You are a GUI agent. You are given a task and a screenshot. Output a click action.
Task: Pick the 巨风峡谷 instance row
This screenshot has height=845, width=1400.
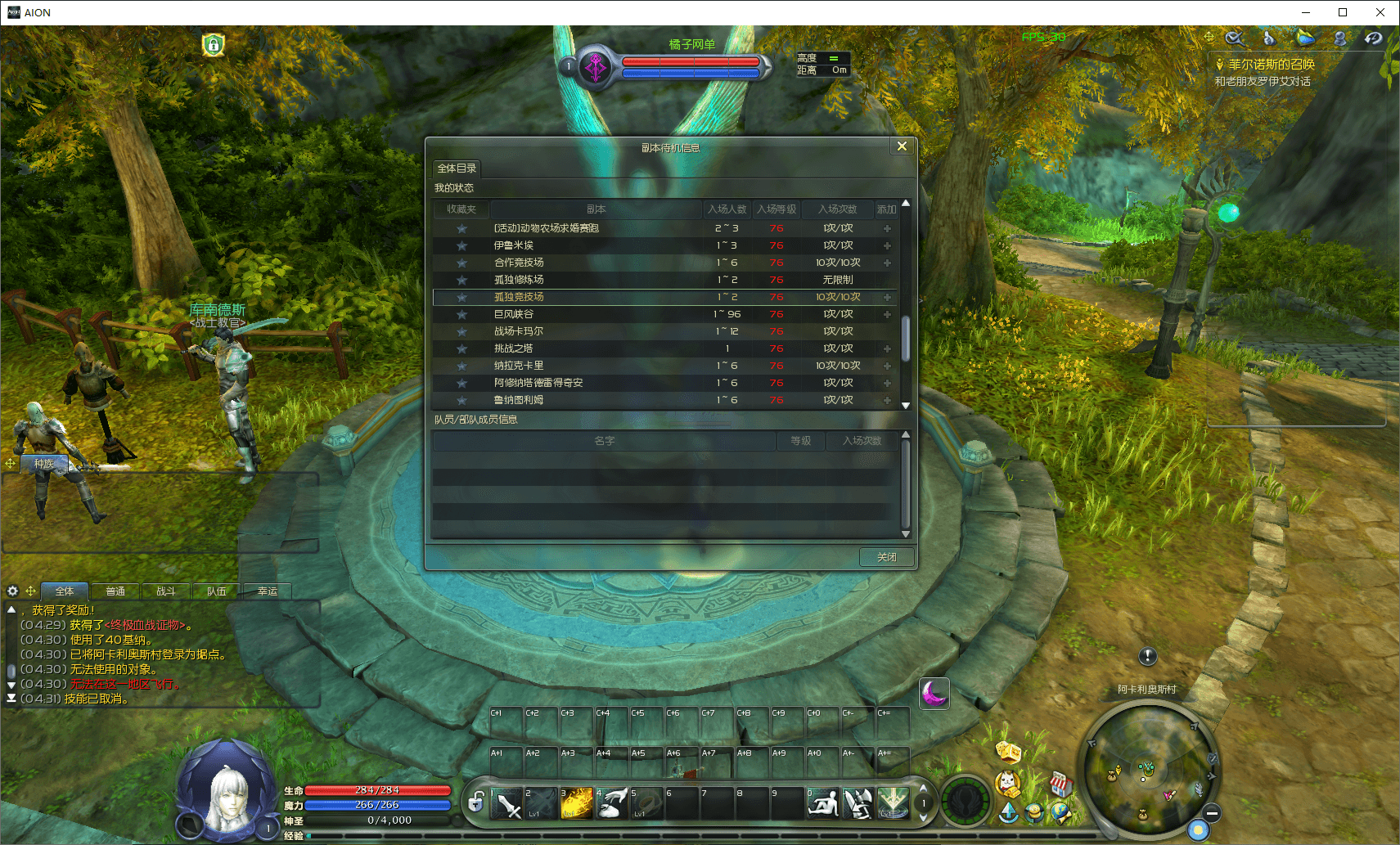click(514, 314)
